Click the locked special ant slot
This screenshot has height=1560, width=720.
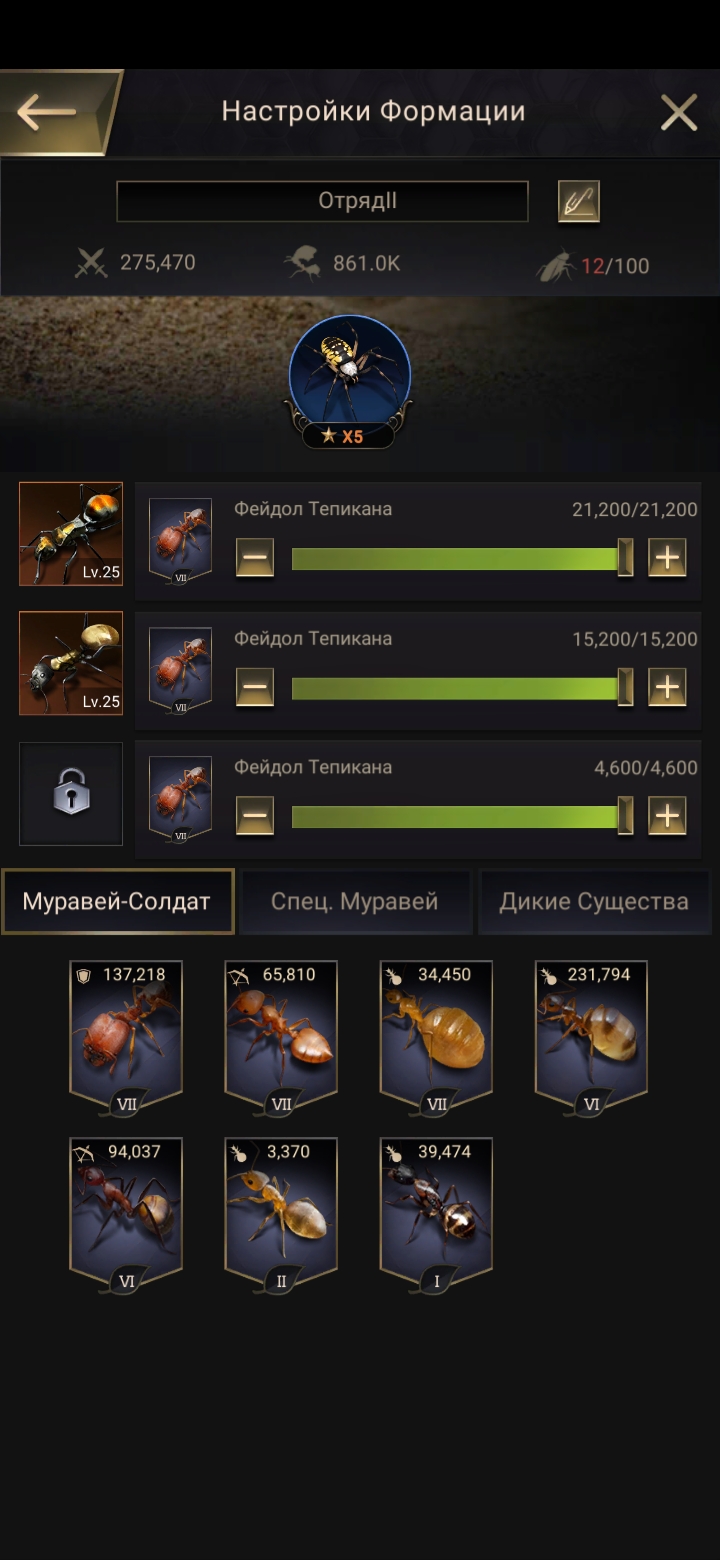coord(71,793)
